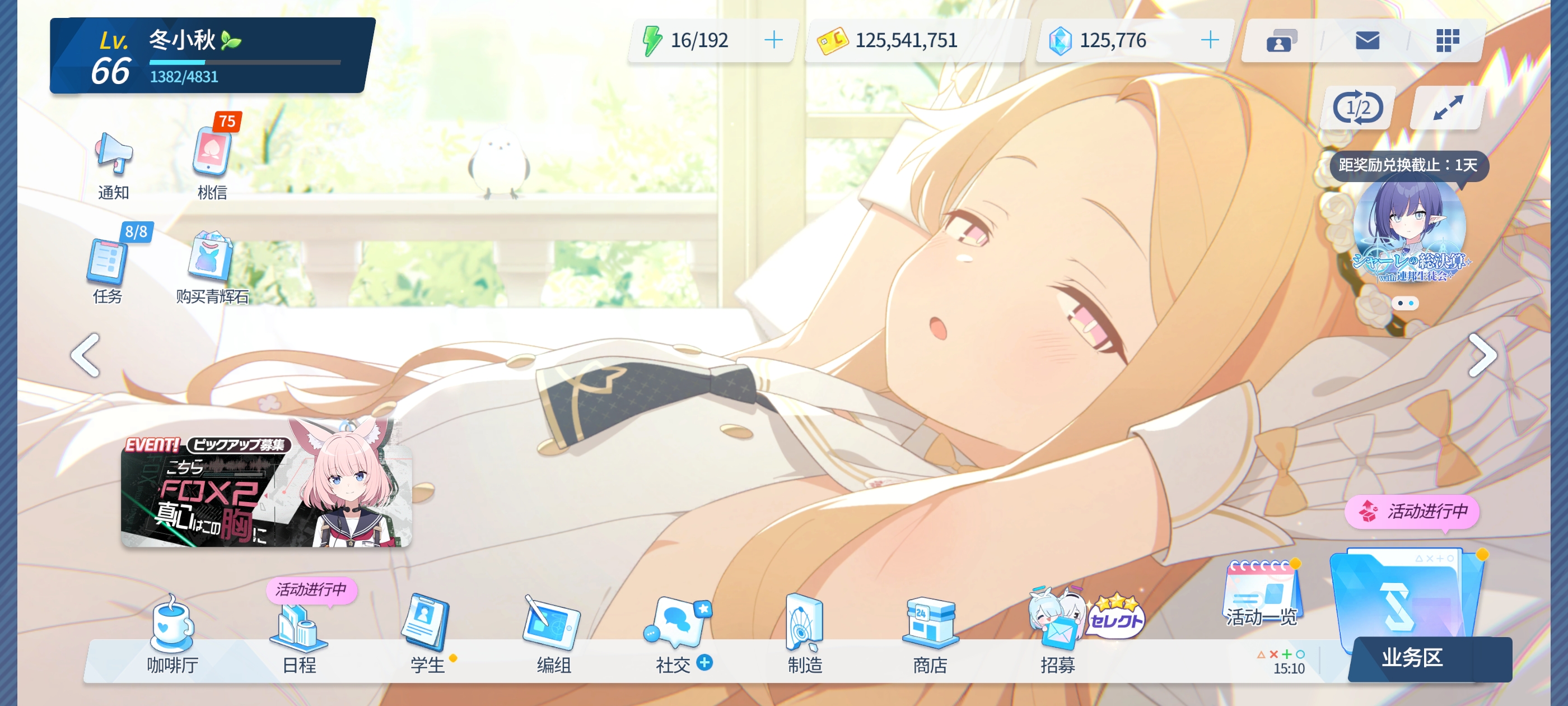1568x706 pixels.
Task: Toggle fullscreen with the expand arrows
Action: [1447, 106]
